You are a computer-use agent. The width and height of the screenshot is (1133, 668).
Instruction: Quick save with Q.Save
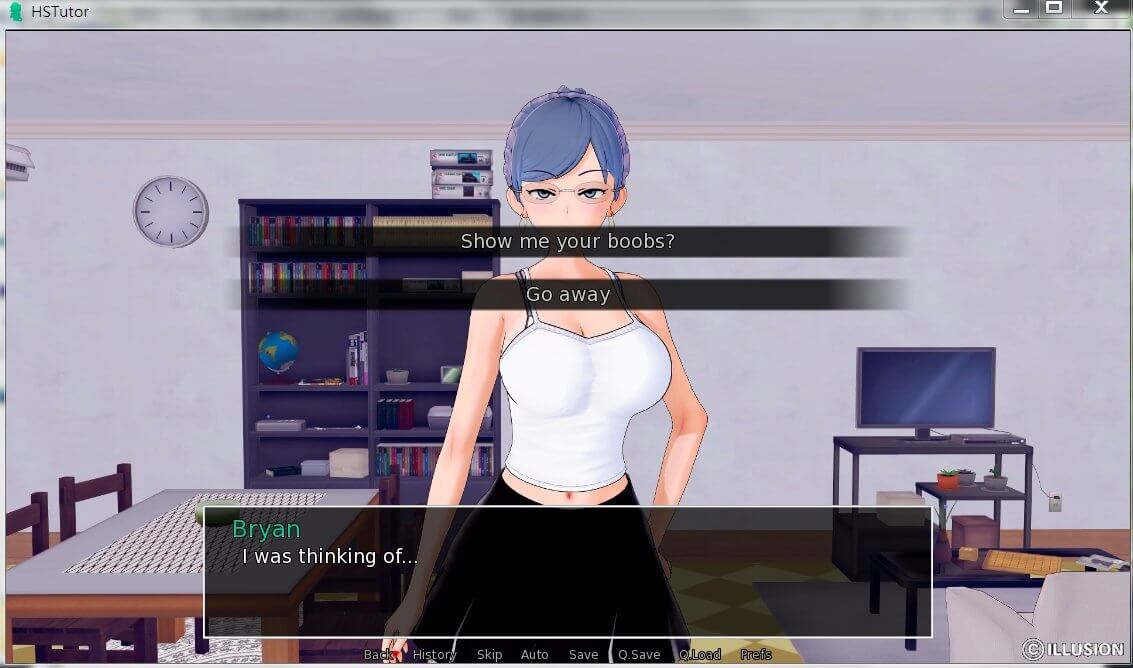[x=639, y=654]
